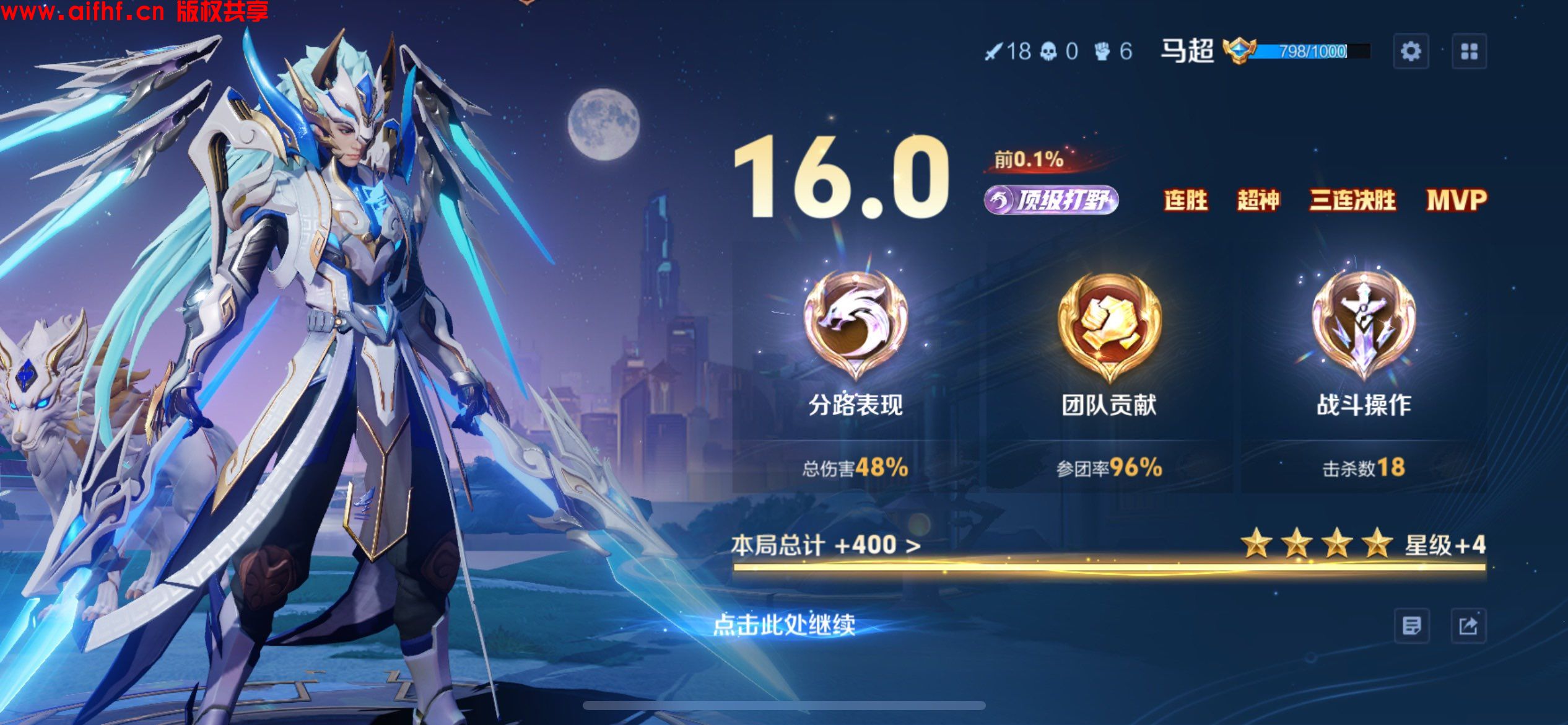Image resolution: width=1568 pixels, height=725 pixels.
Task: Open the gear settings button
Action: [x=1411, y=51]
